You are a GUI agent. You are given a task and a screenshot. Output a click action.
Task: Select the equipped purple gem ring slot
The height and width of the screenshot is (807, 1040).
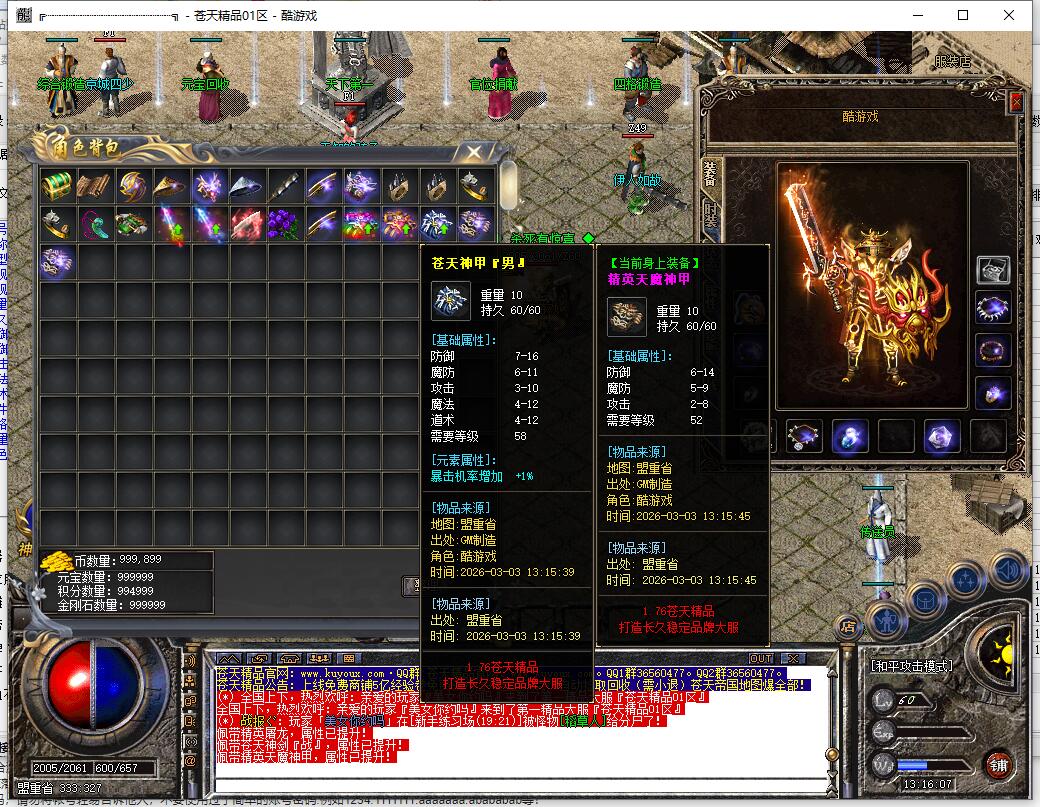click(993, 392)
